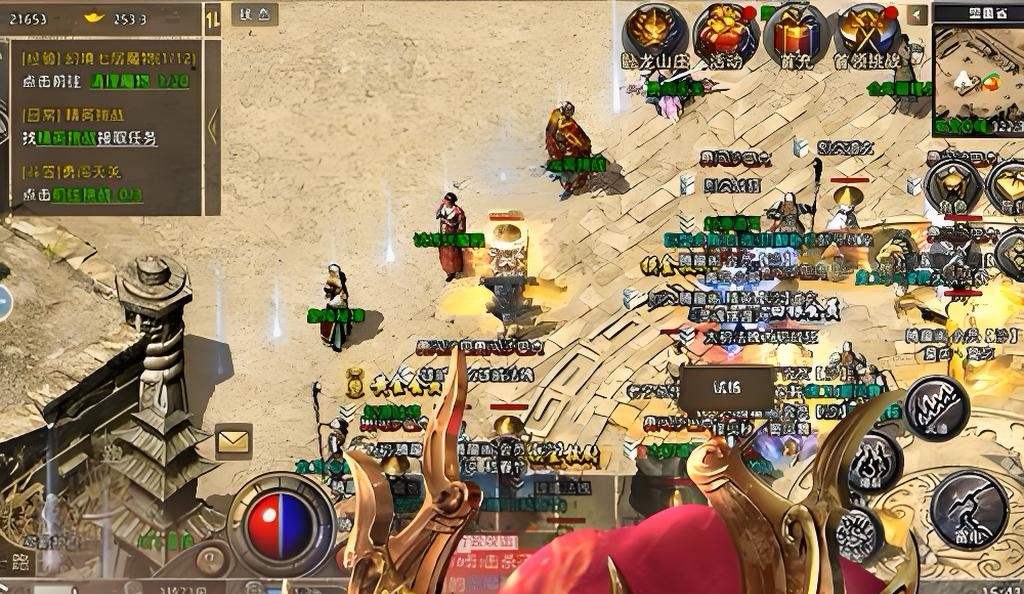
Task: Click the envelope mail icon
Action: [x=233, y=439]
